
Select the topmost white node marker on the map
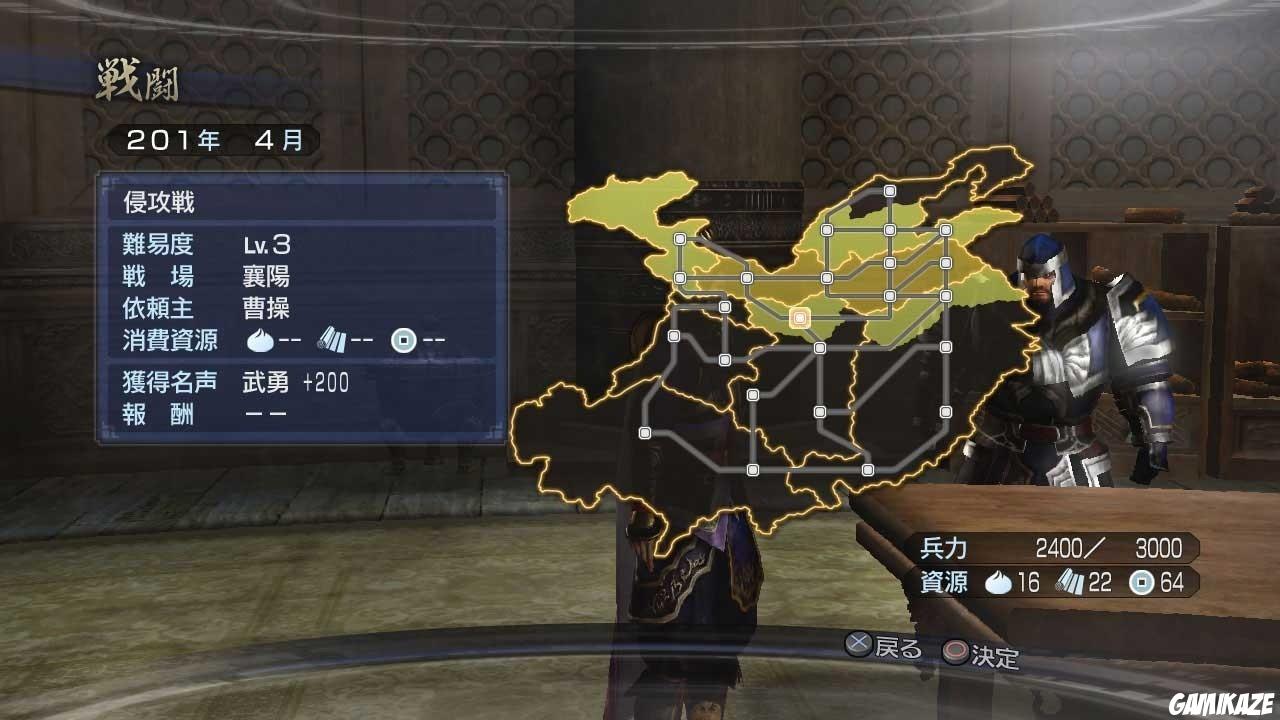(889, 188)
